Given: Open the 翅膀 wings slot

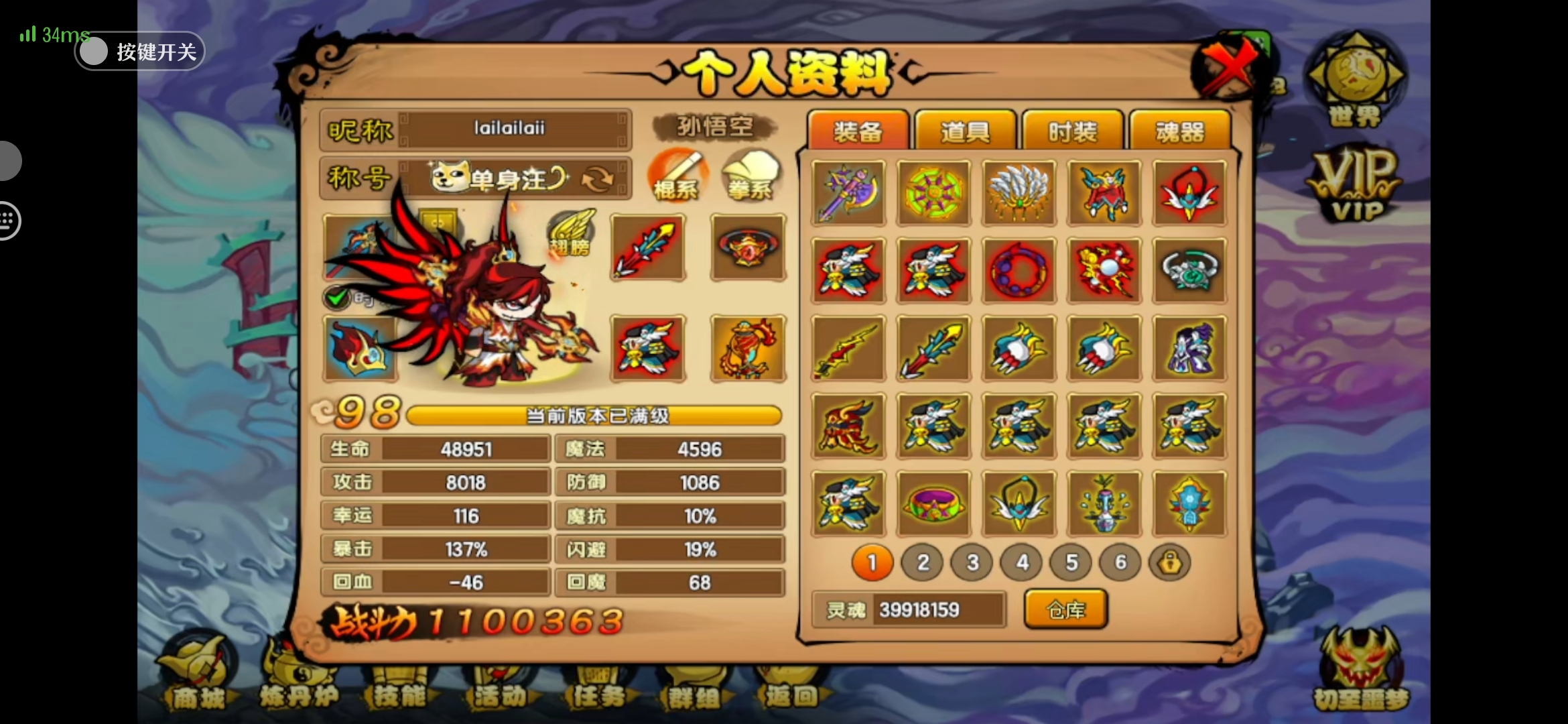Looking at the screenshot, I should pyautogui.click(x=571, y=233).
